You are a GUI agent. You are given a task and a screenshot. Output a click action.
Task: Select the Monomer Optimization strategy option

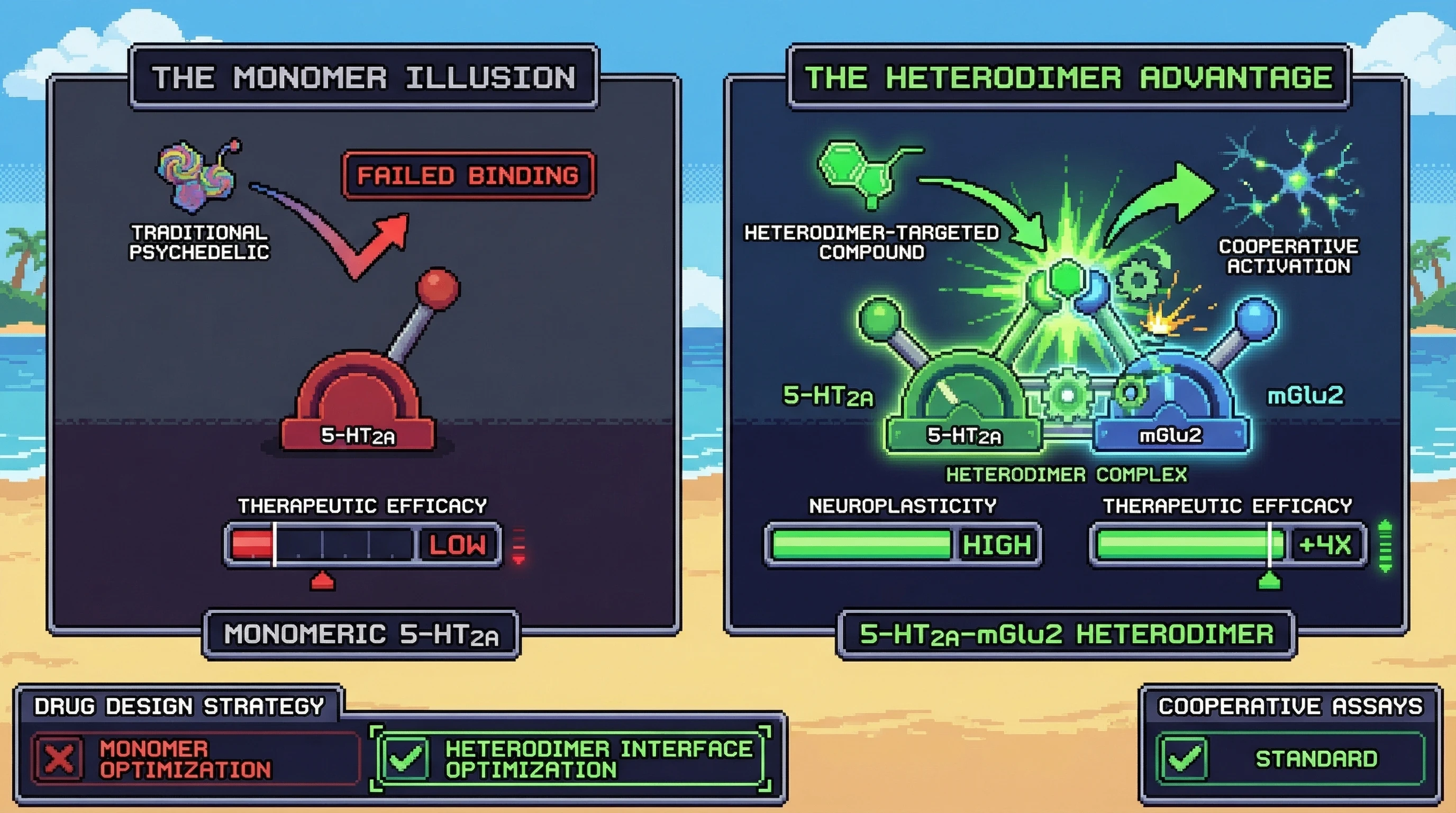point(195,758)
